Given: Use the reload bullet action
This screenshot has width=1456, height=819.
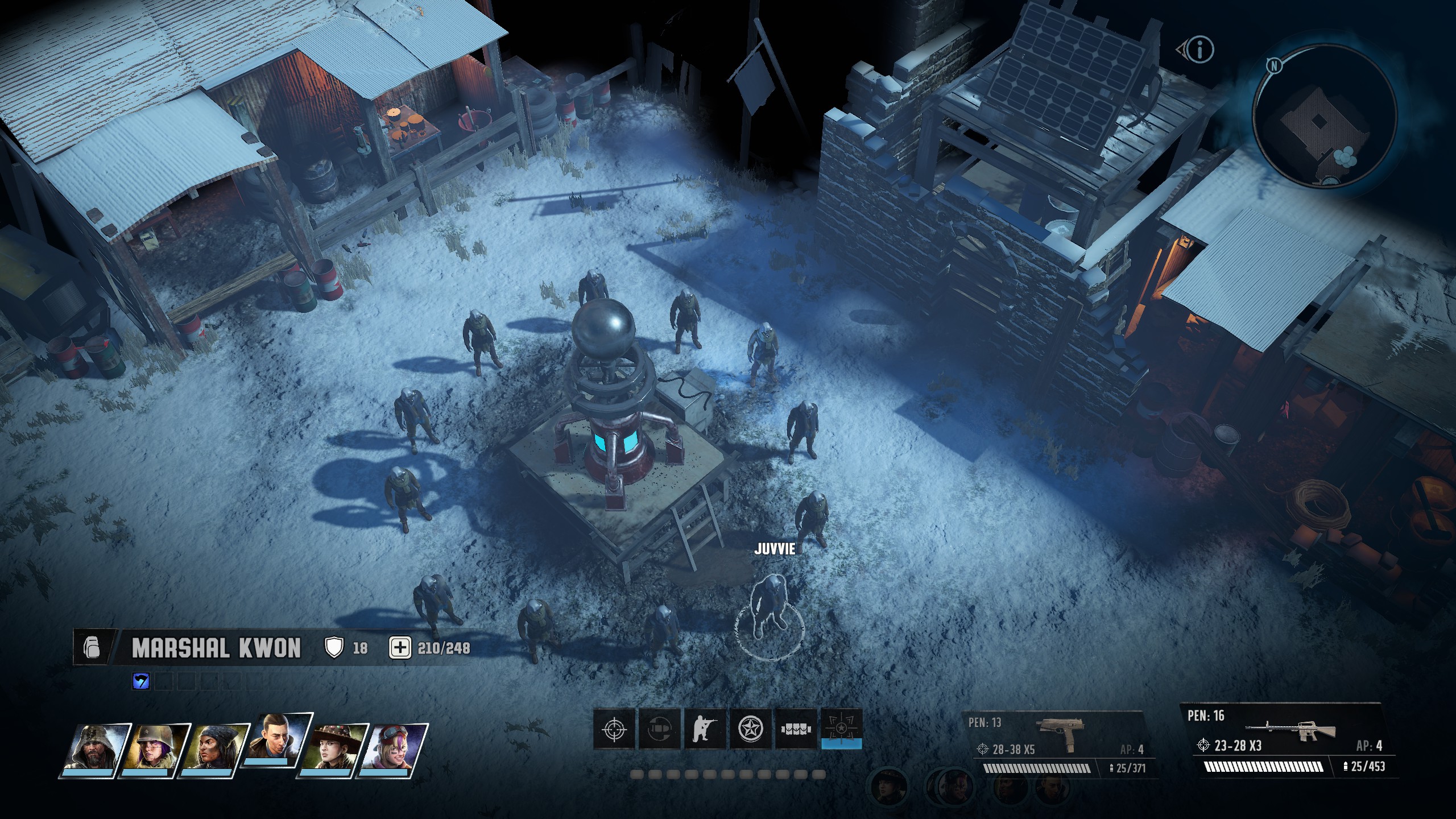Looking at the screenshot, I should coord(659,729).
